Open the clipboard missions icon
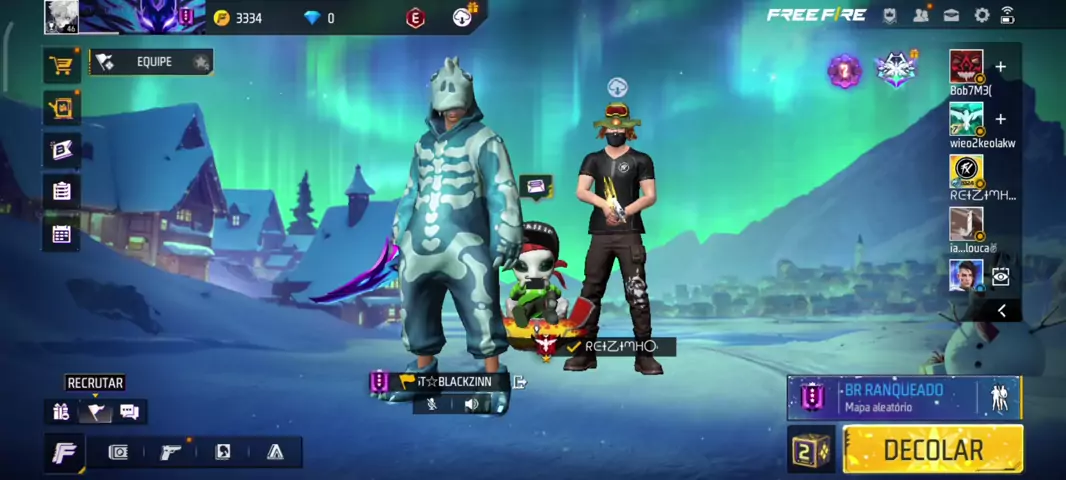The image size is (1066, 480). [62, 191]
